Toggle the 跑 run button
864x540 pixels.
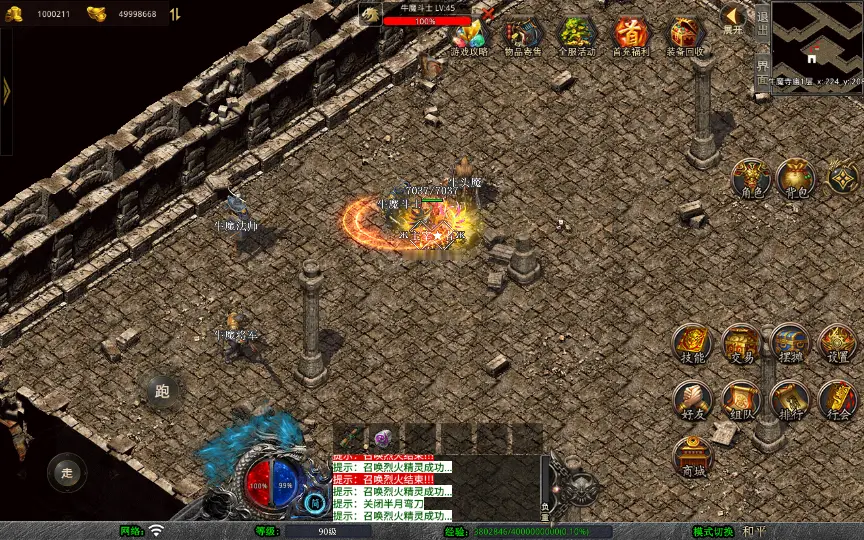tap(162, 392)
